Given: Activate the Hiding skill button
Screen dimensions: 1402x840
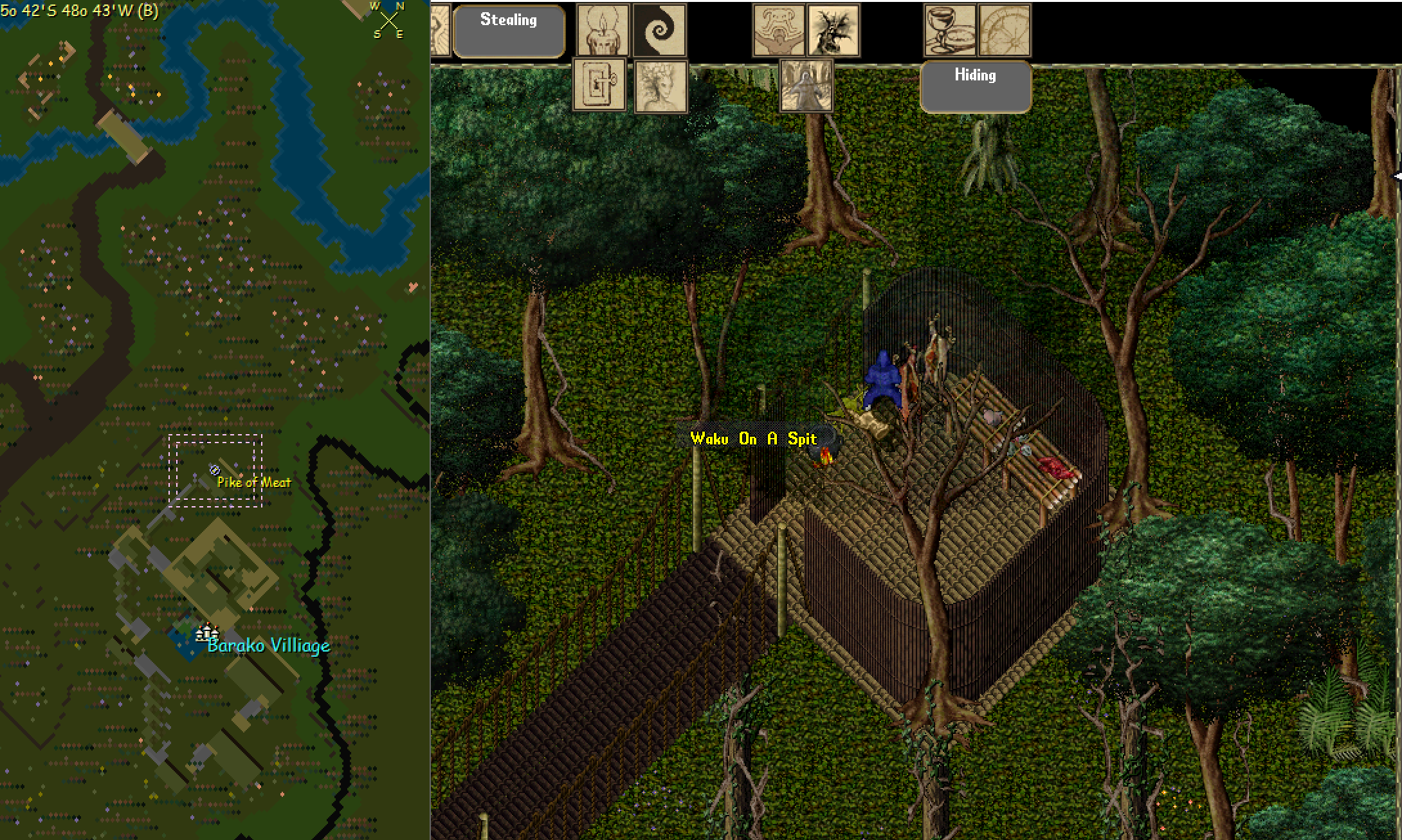Looking at the screenshot, I should click(x=976, y=87).
